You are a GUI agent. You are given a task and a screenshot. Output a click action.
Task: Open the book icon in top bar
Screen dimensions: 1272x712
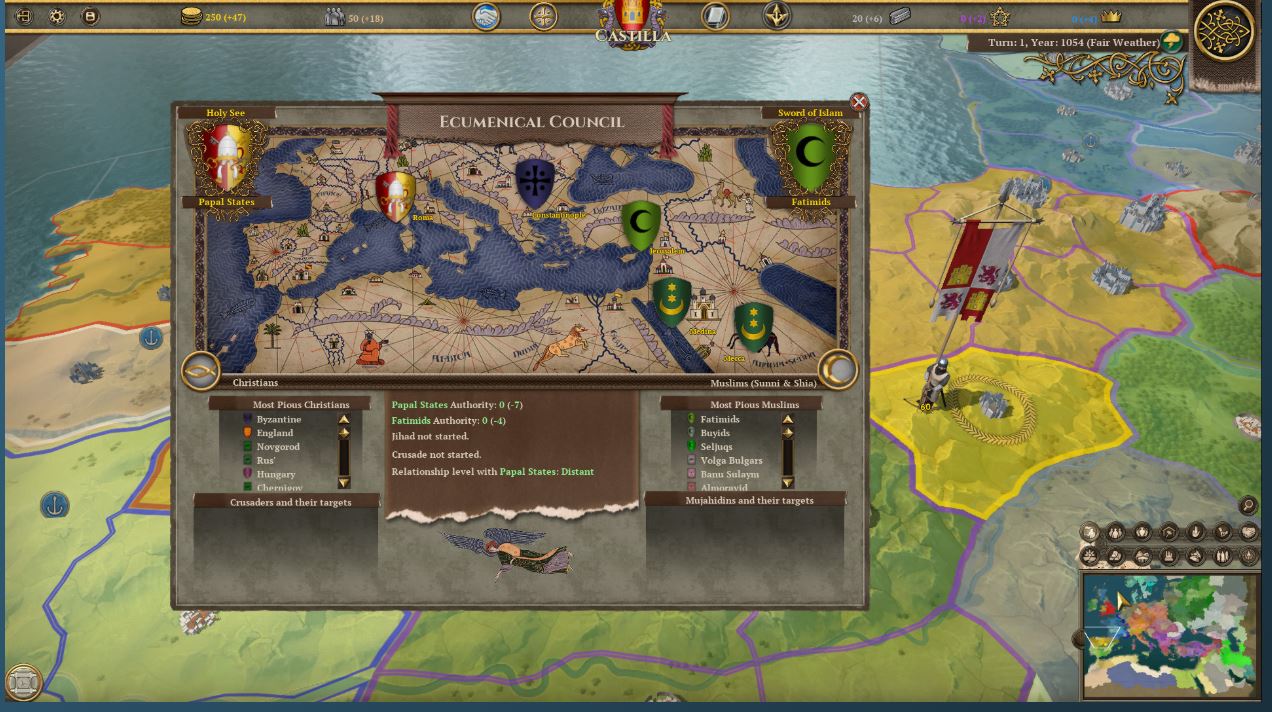click(x=715, y=16)
